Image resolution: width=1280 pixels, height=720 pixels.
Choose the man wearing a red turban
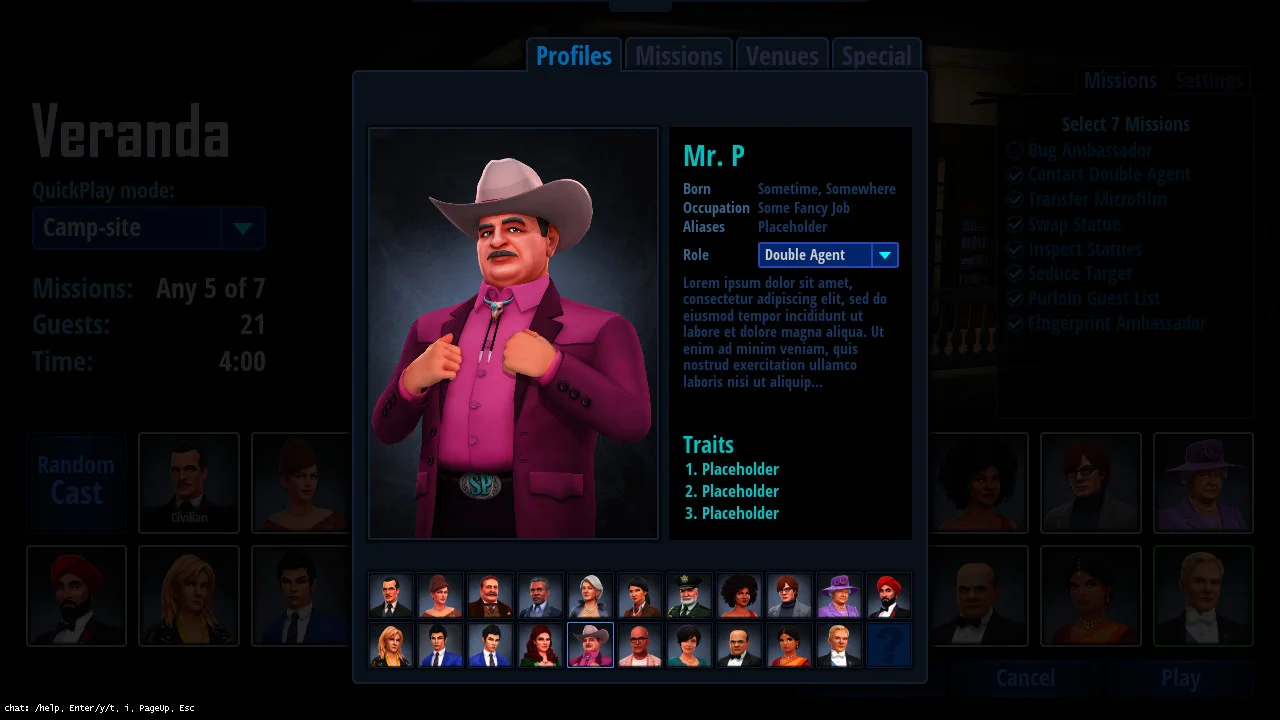(x=889, y=596)
